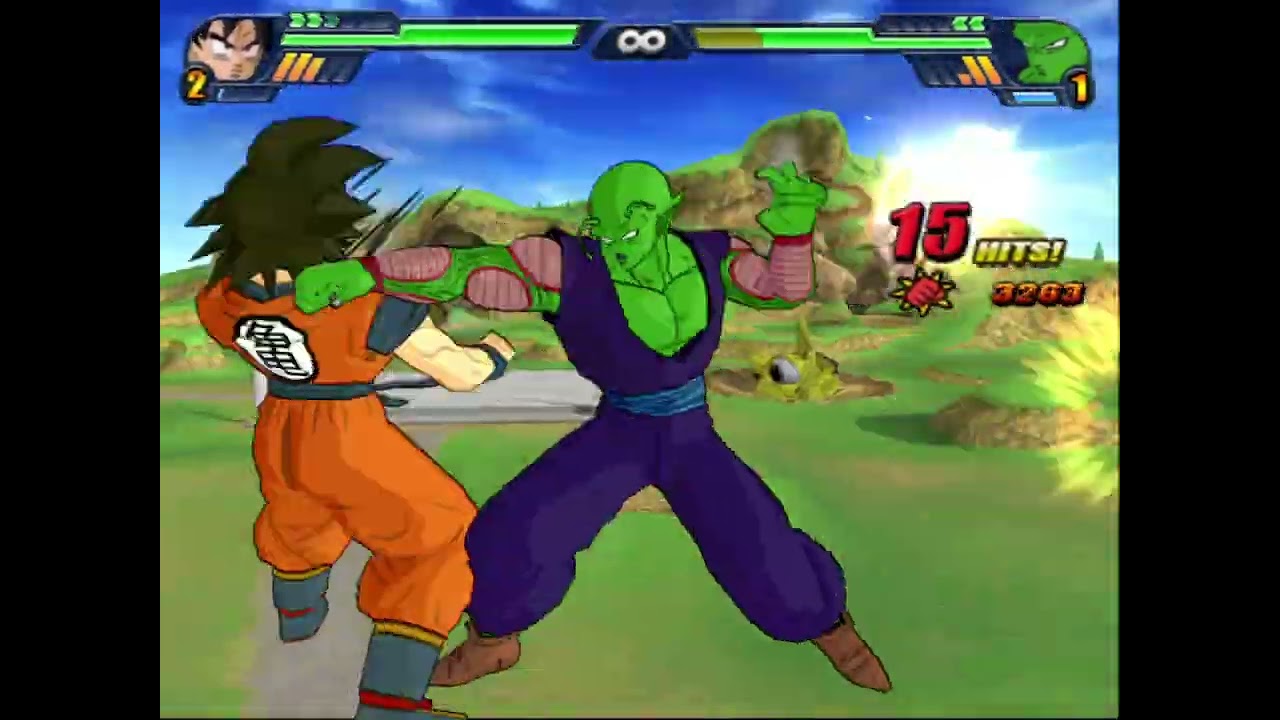Expand the center timer capsule

[641, 39]
